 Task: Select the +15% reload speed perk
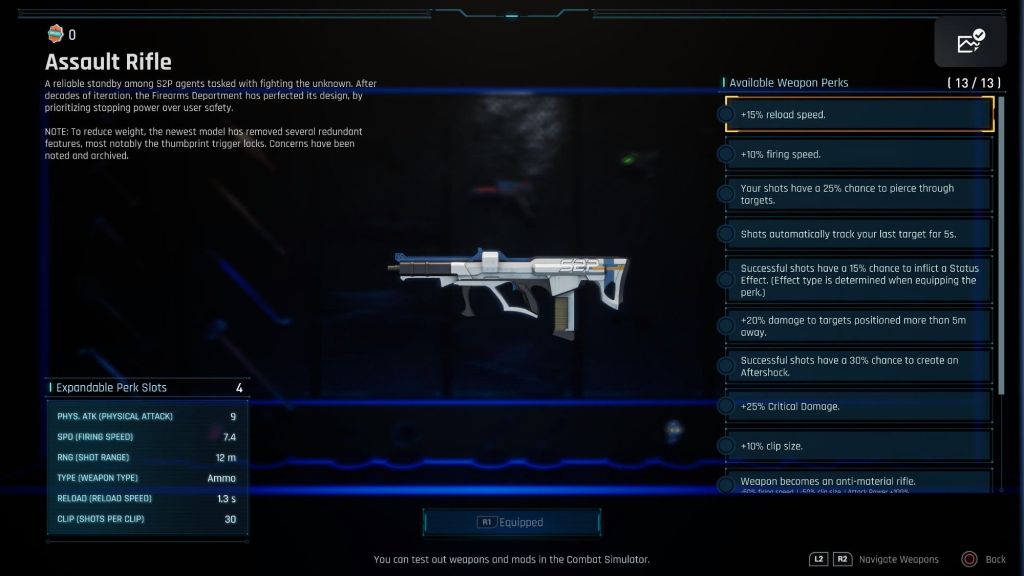[x=857, y=115]
